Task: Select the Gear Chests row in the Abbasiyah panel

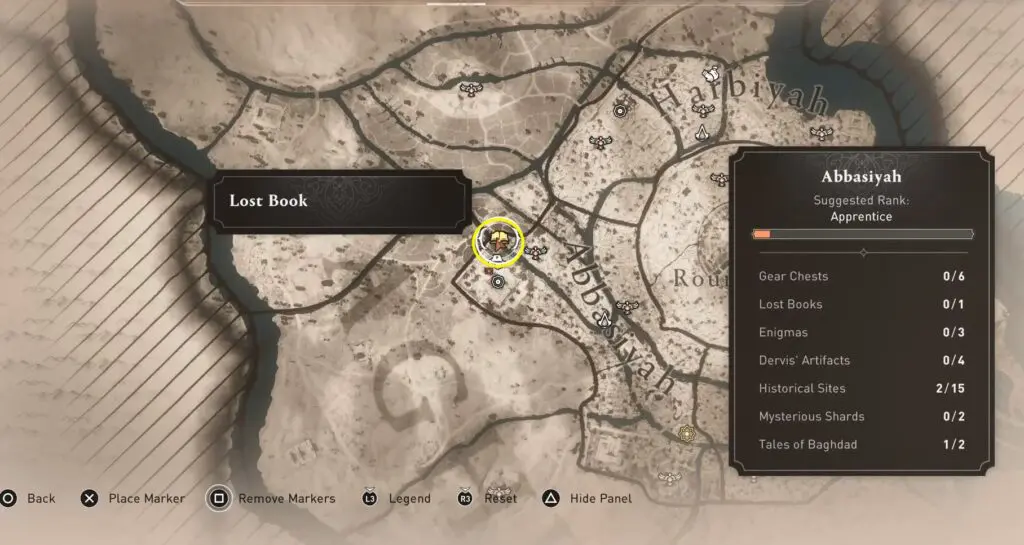Action: click(x=862, y=276)
